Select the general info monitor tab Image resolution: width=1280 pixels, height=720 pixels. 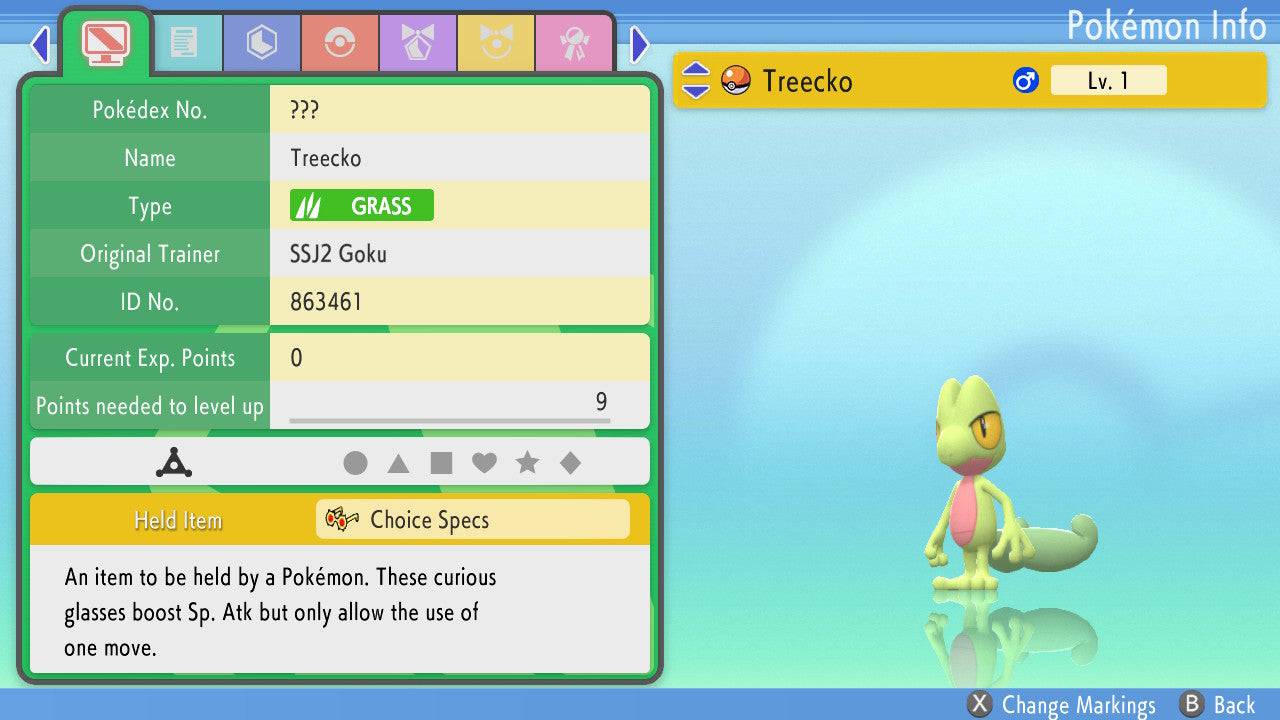pos(106,42)
